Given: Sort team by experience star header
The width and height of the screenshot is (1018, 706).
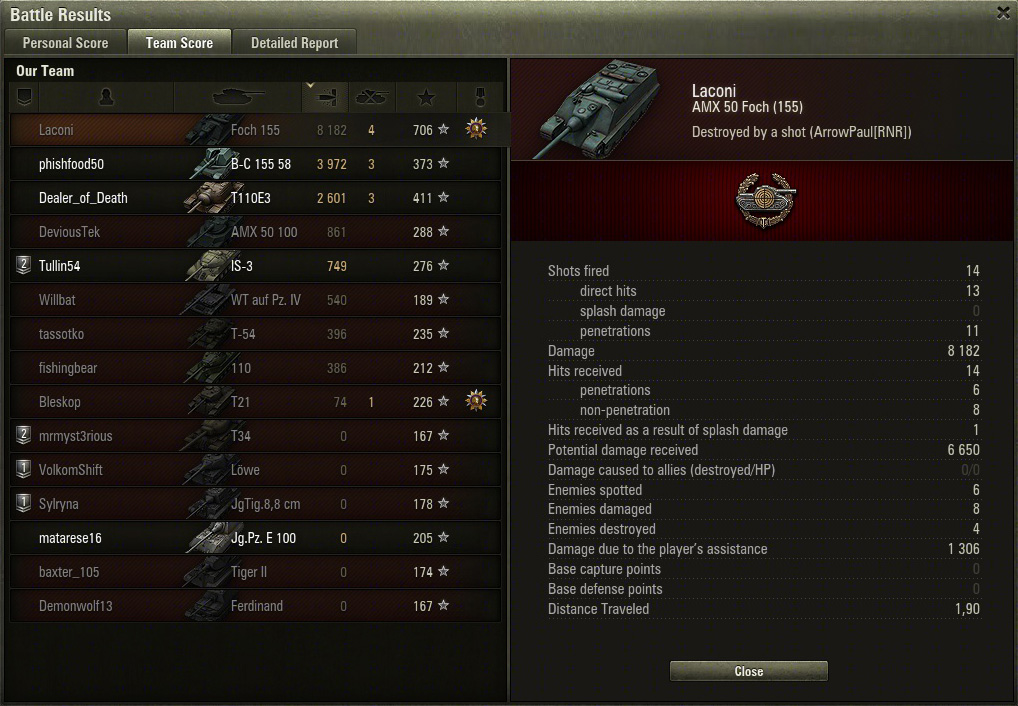Looking at the screenshot, I should click(426, 97).
